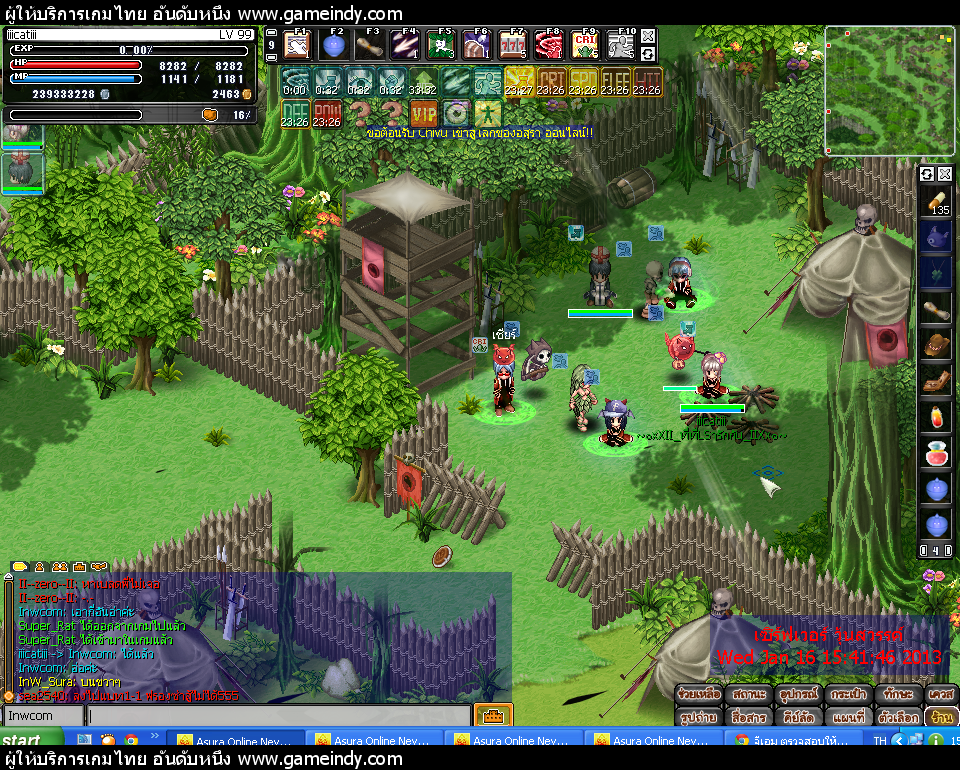Open the ตัวเลือก (Options) menu
This screenshot has height=770, width=960.
897,717
